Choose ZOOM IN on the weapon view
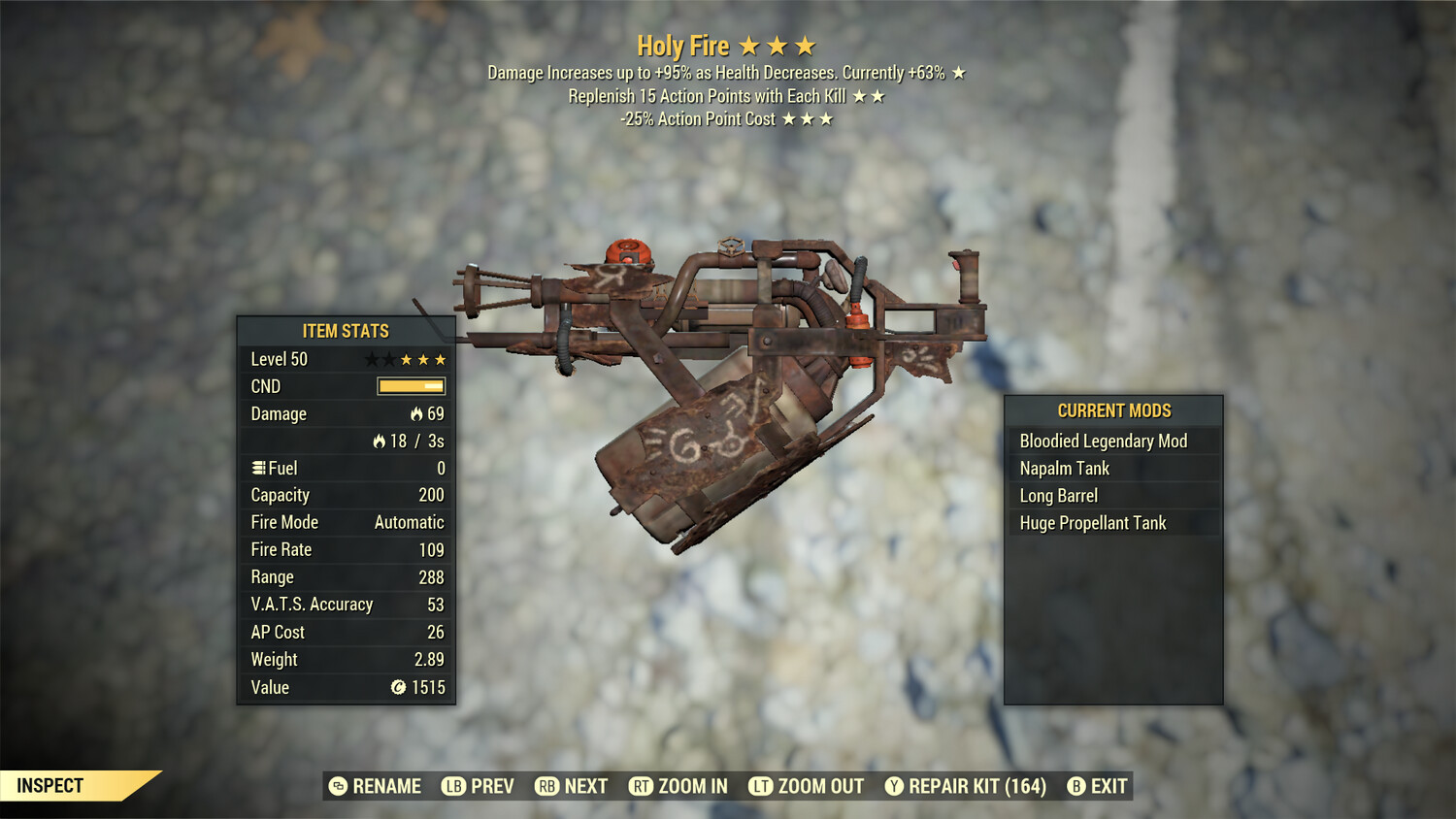The image size is (1456, 819). pos(678,786)
